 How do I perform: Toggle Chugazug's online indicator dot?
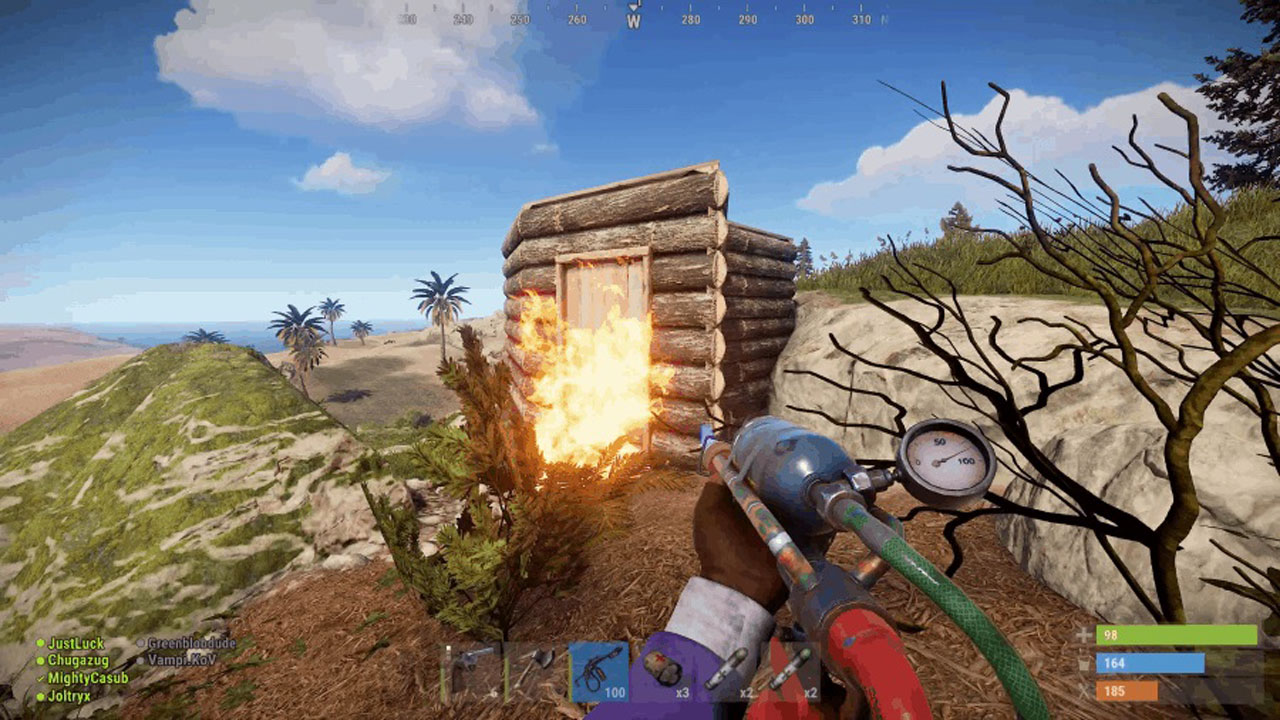point(41,659)
